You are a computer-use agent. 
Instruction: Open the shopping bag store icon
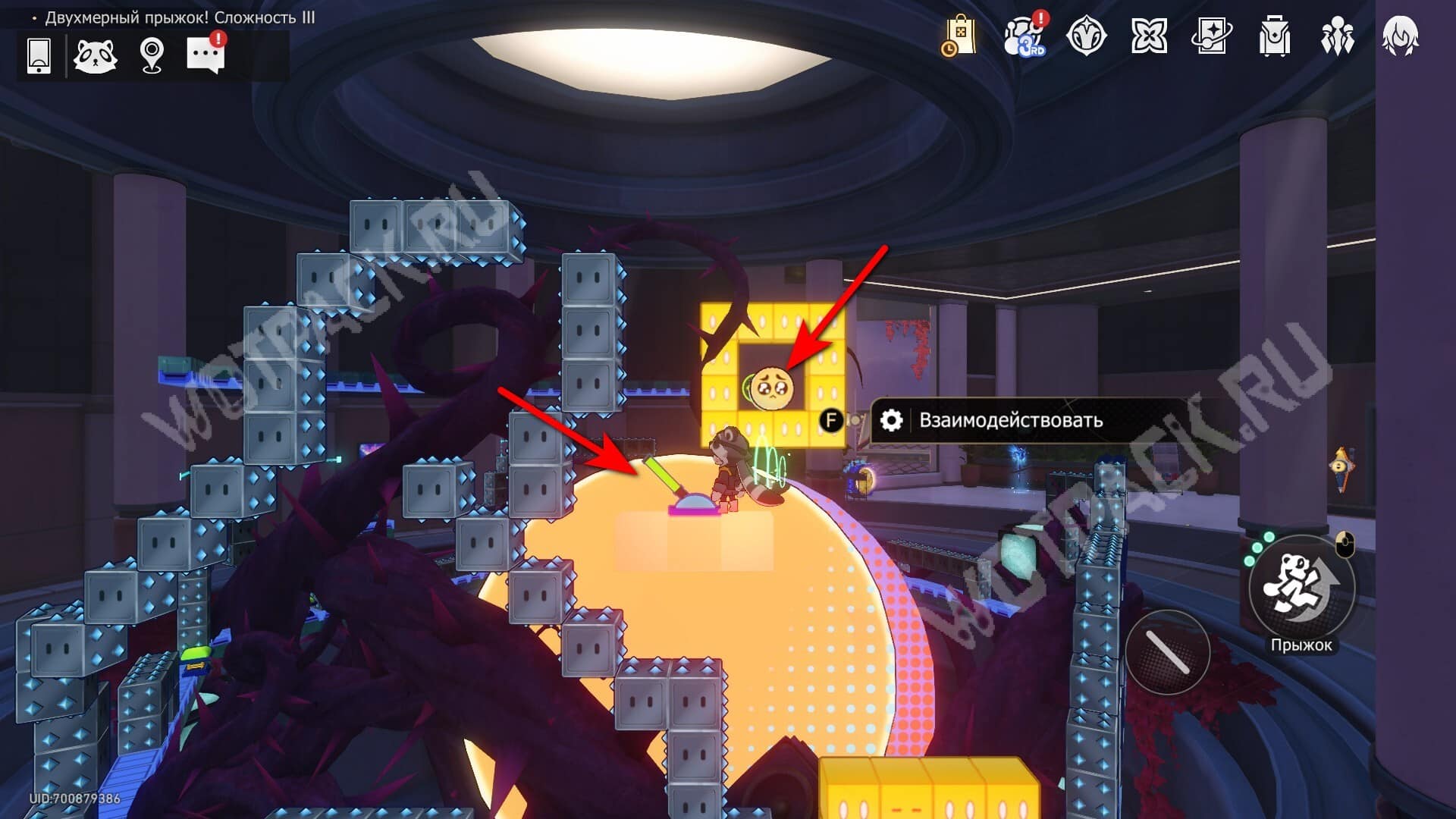coord(960,36)
